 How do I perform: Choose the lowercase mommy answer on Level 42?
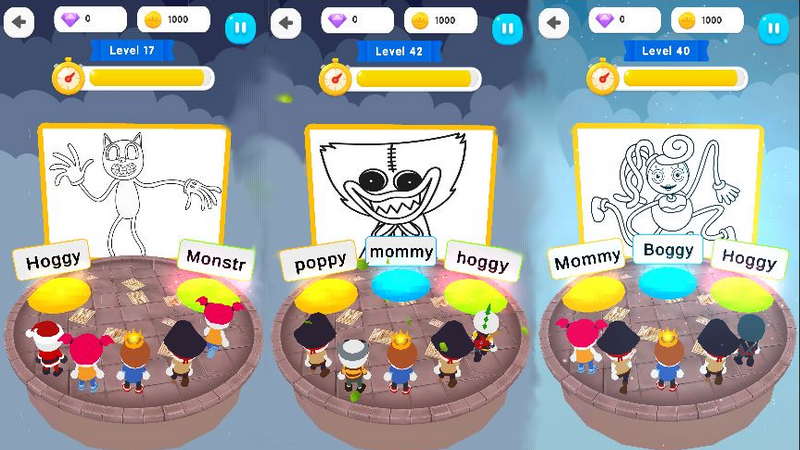[x=400, y=252]
